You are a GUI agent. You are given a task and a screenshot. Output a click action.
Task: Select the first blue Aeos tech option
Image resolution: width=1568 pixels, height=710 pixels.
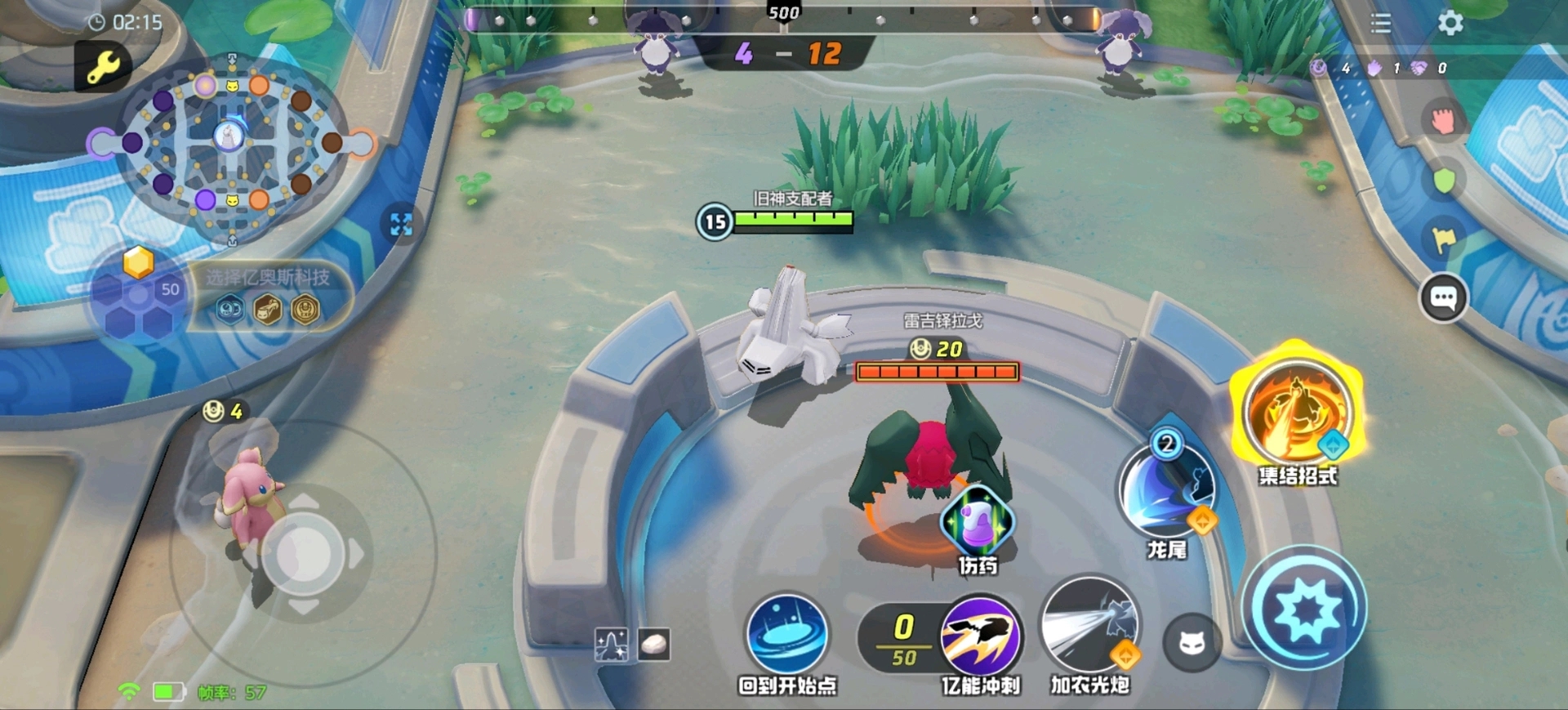[x=229, y=310]
